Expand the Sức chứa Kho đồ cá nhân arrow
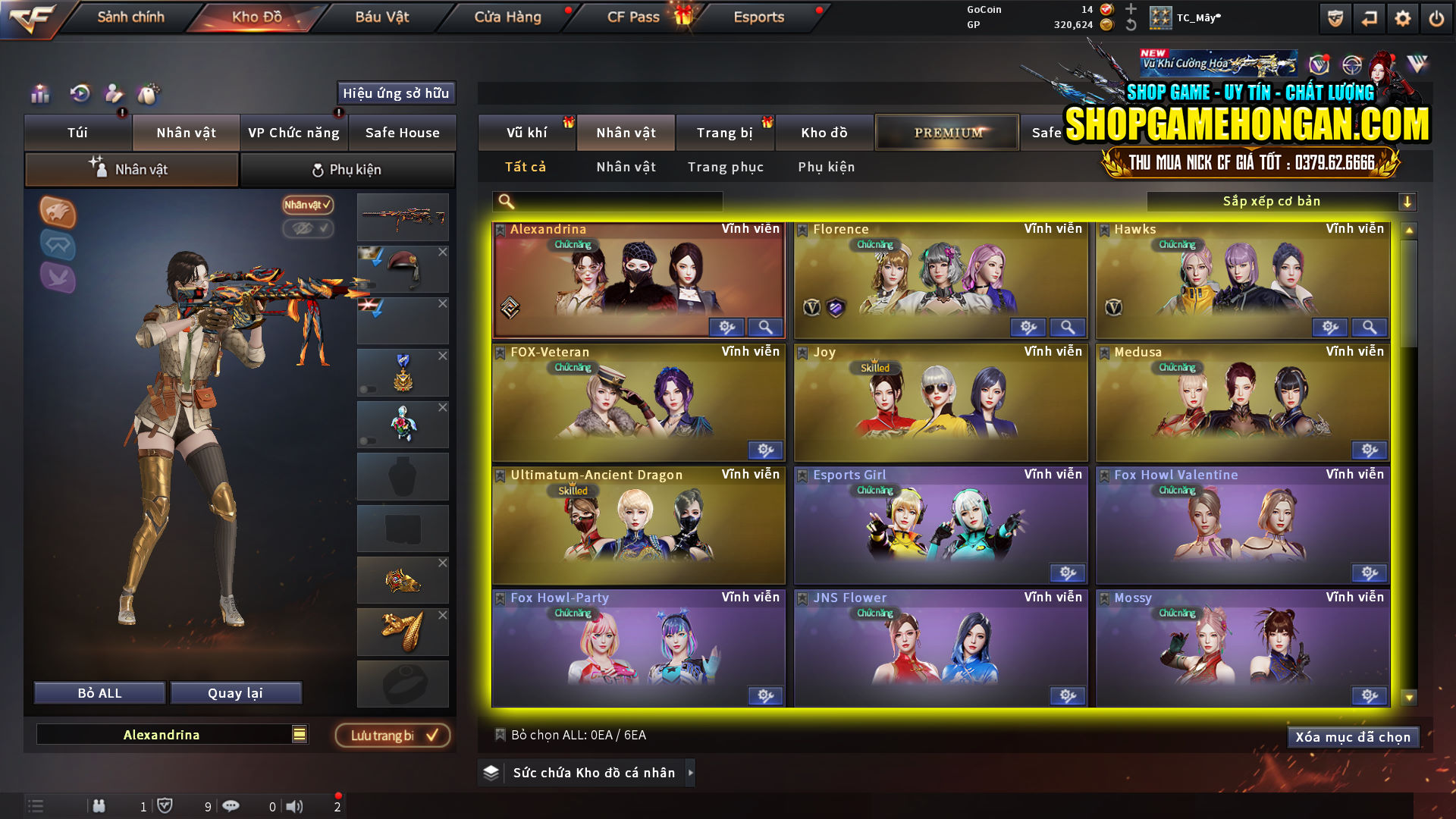Image resolution: width=1456 pixels, height=819 pixels. (691, 773)
